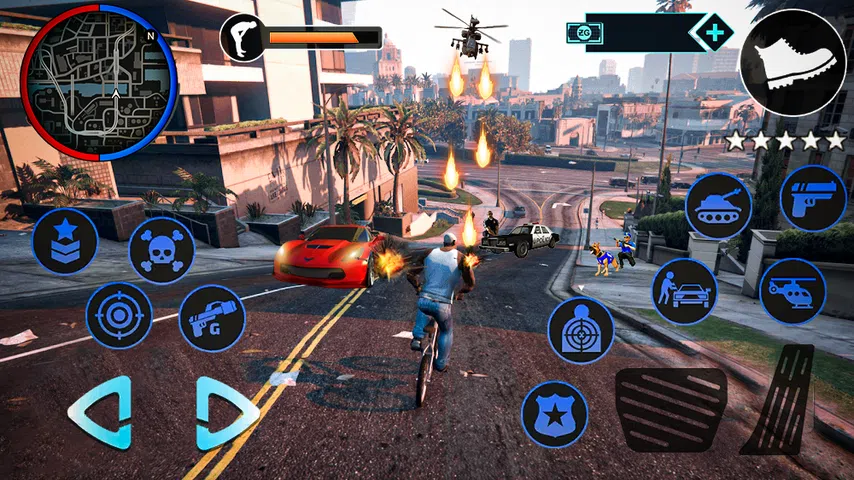
Task: Step on the wide brake pedal
Action: coord(670,410)
